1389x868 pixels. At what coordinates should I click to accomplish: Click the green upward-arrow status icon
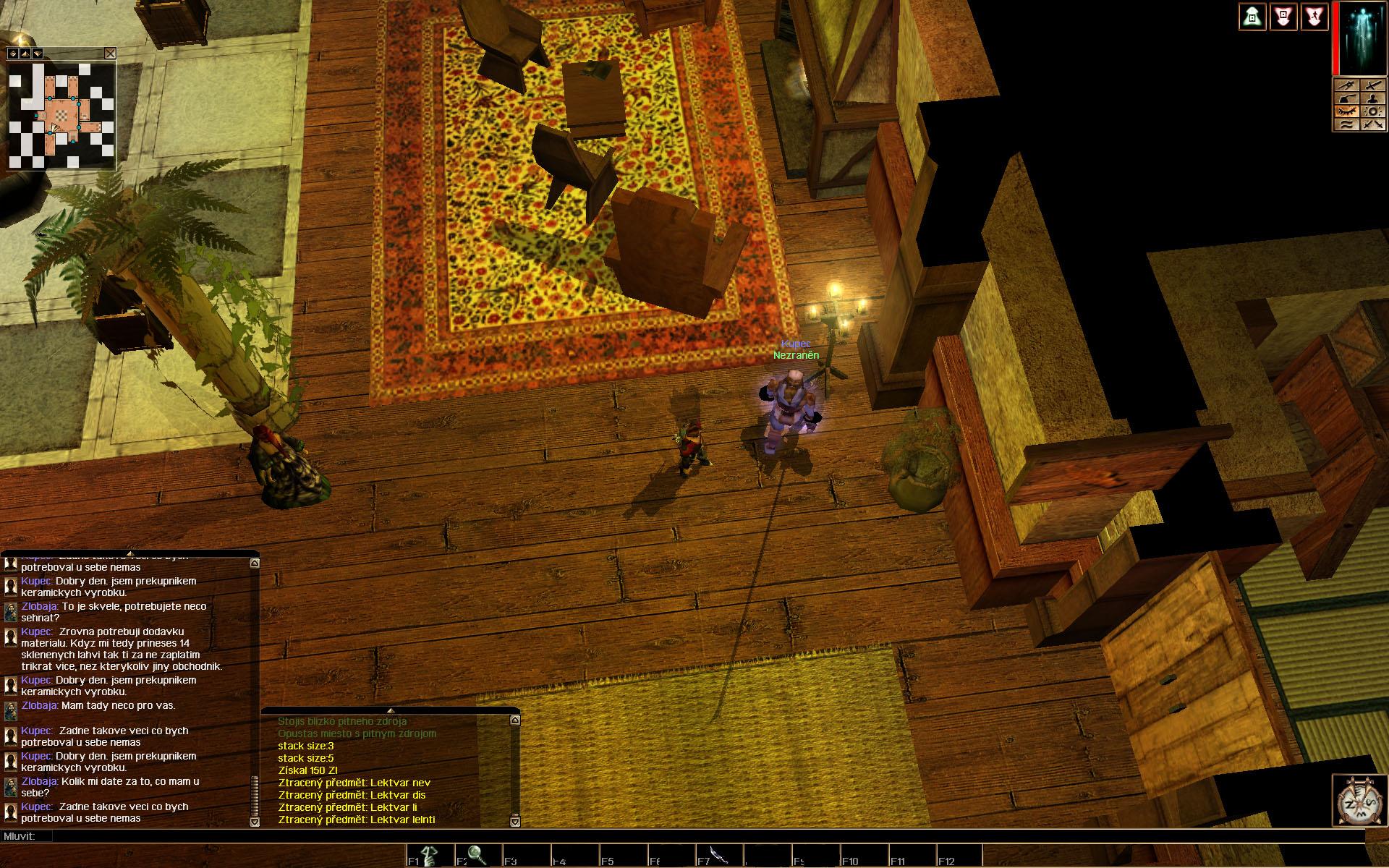click(1252, 17)
